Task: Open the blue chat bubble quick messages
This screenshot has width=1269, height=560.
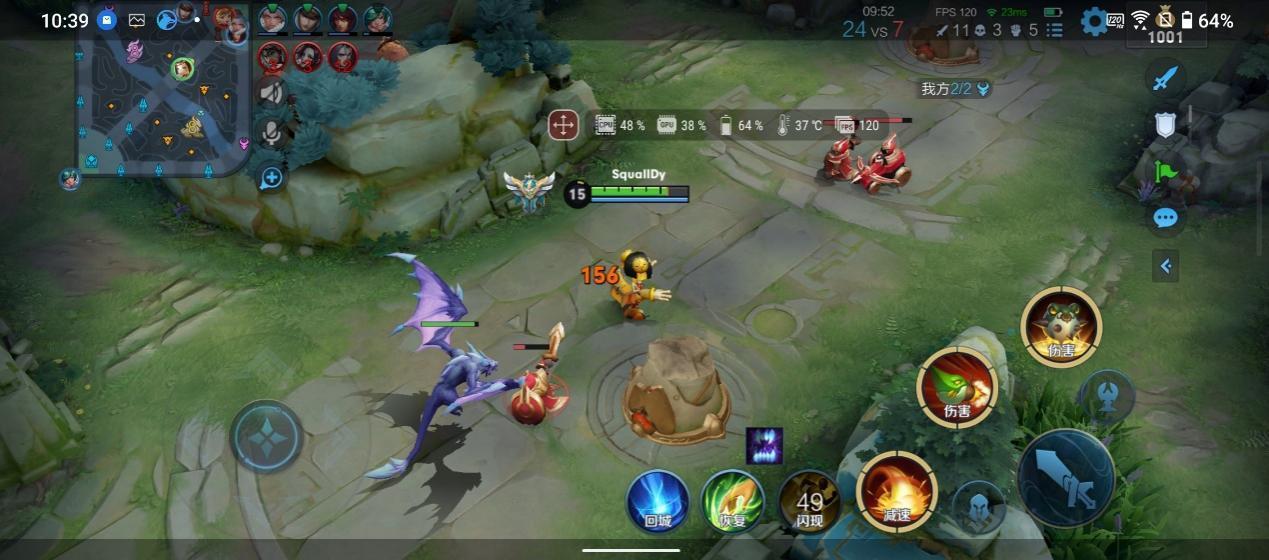Action: click(x=1165, y=218)
